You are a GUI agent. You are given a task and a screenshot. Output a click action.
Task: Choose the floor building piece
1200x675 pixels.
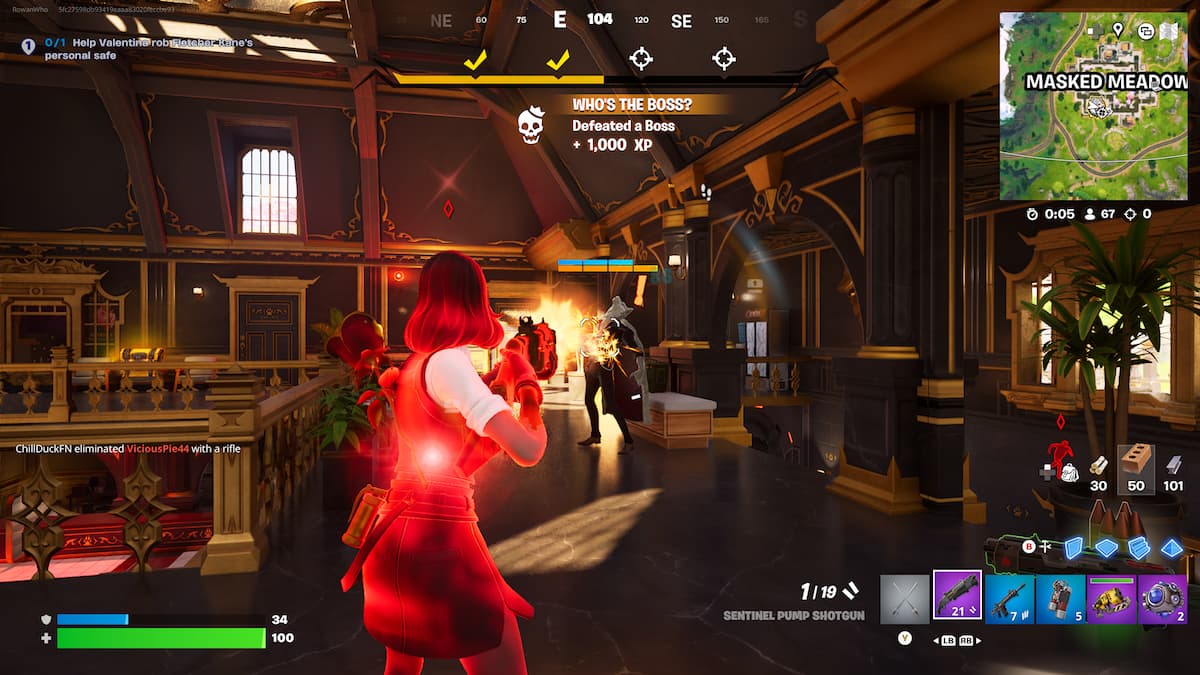tap(1105, 547)
